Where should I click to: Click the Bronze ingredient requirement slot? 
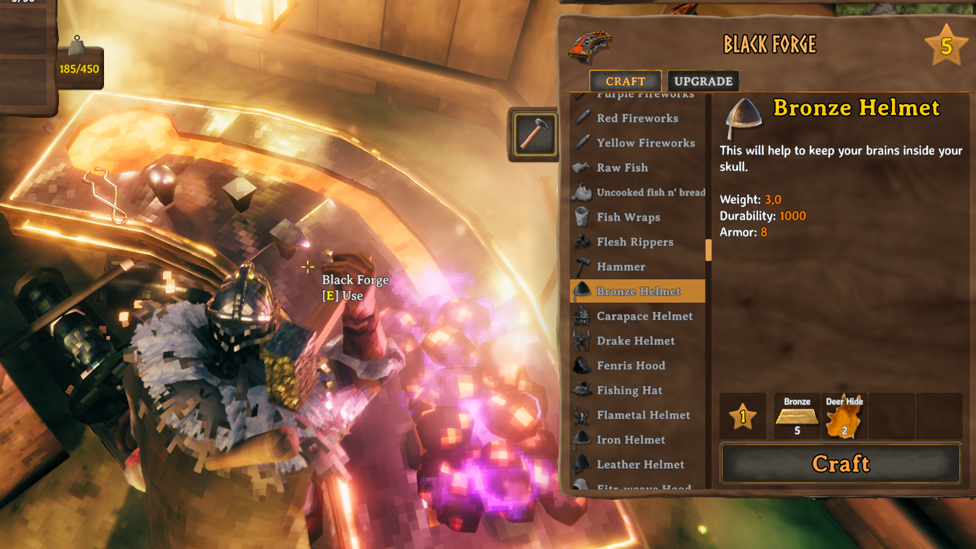point(797,416)
